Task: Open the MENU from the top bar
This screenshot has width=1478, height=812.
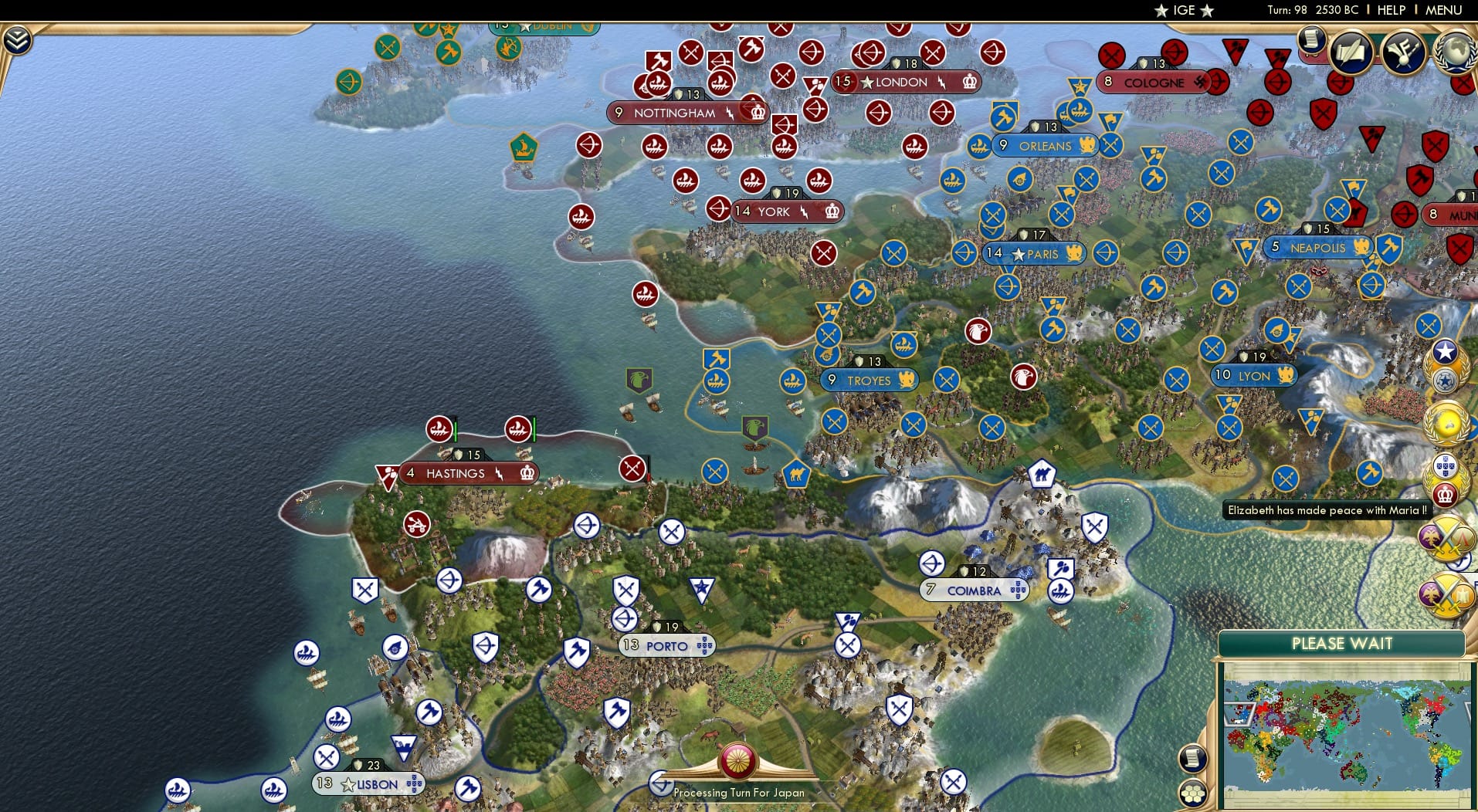Action: click(1445, 10)
